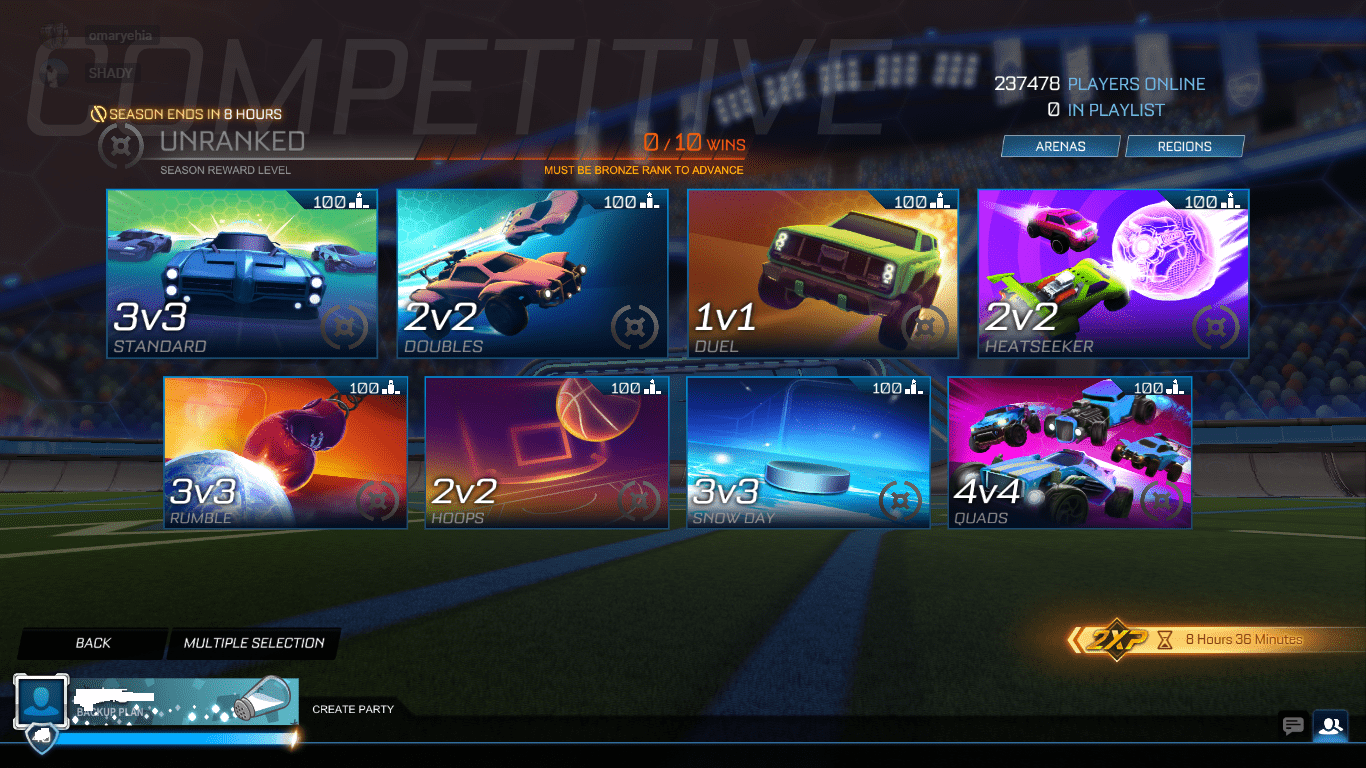
Task: Toggle selection of the 2v2 Doubles playlist
Action: pos(533,273)
